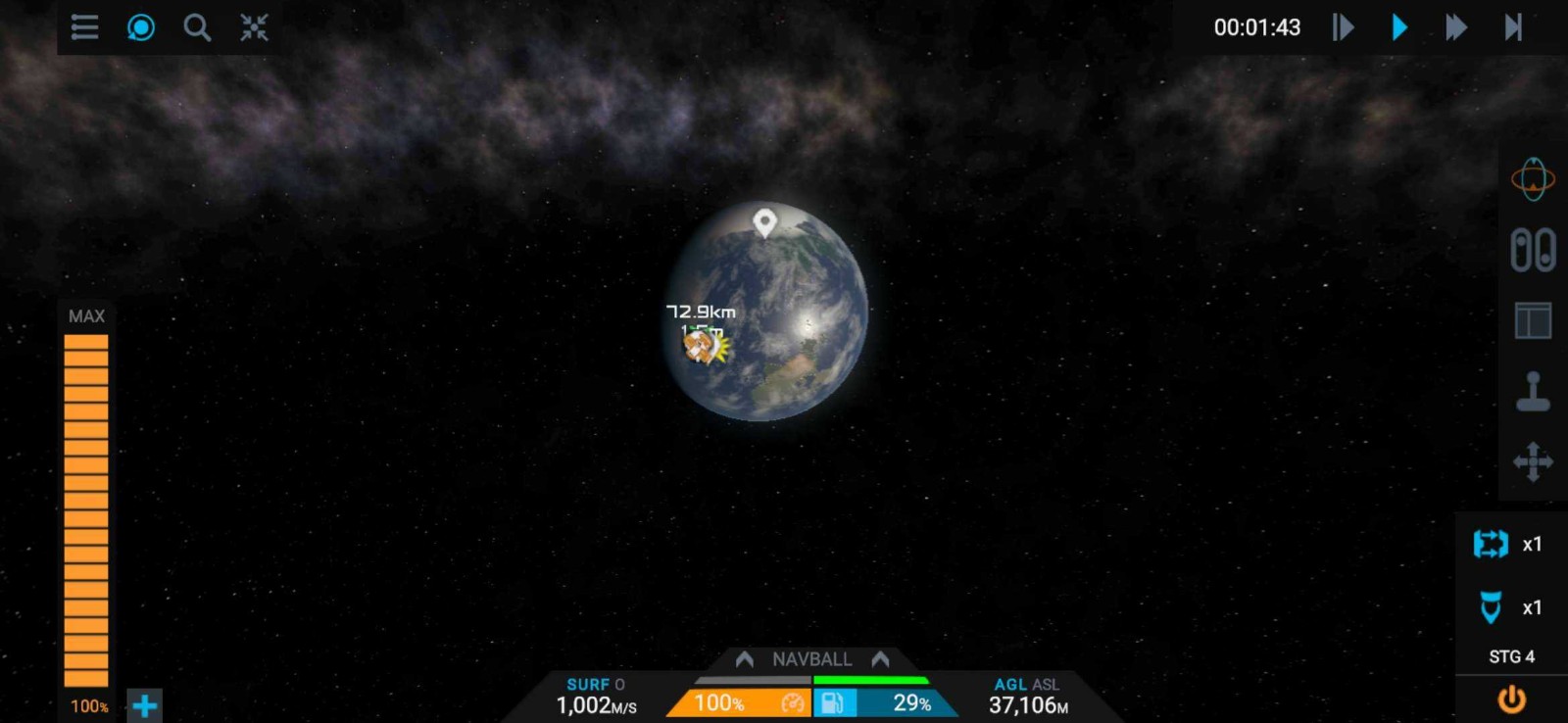This screenshot has width=1568, height=723.
Task: Open the activation groups switches panel
Action: 1534,250
